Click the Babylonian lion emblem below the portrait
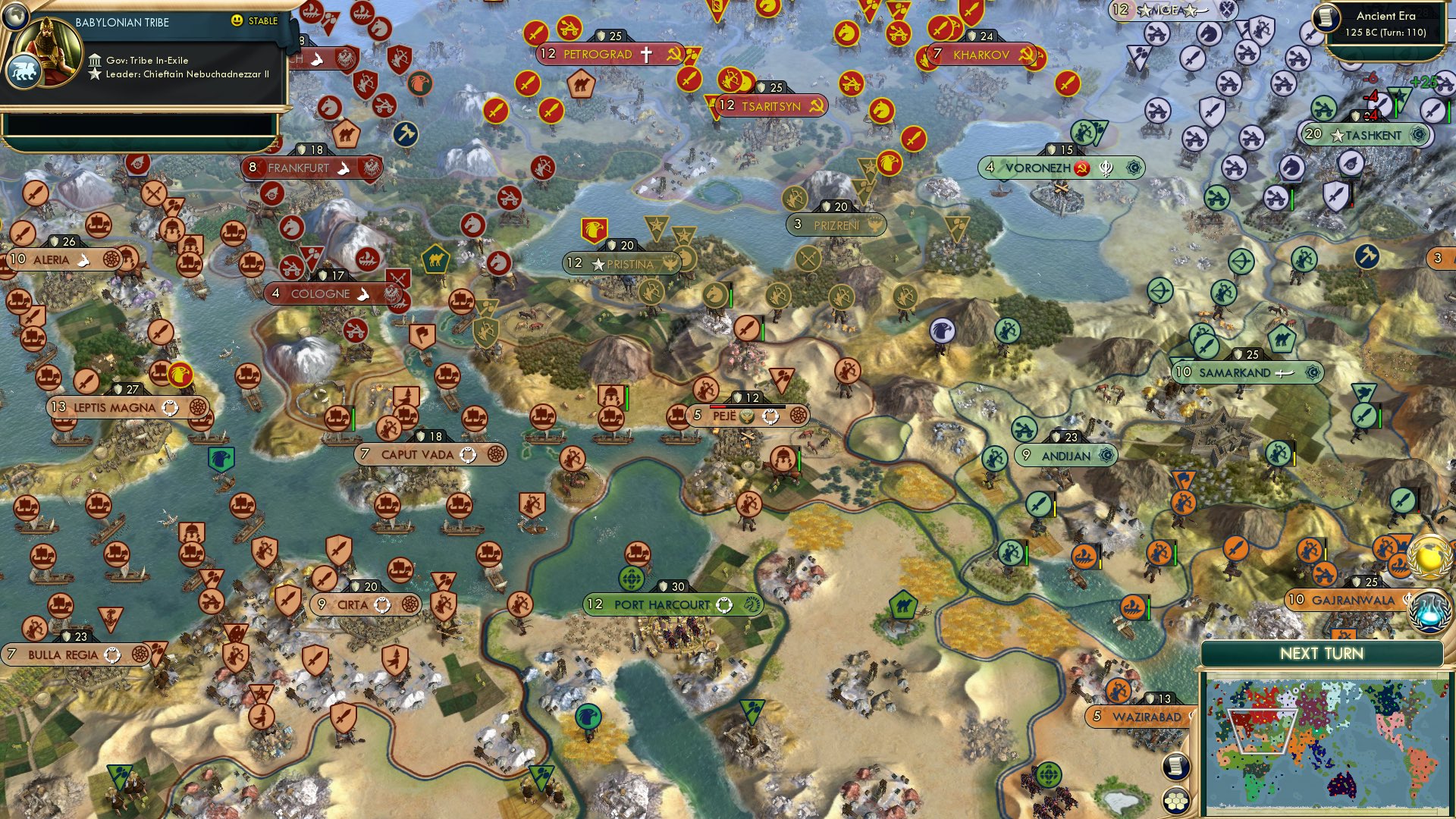 tap(25, 70)
